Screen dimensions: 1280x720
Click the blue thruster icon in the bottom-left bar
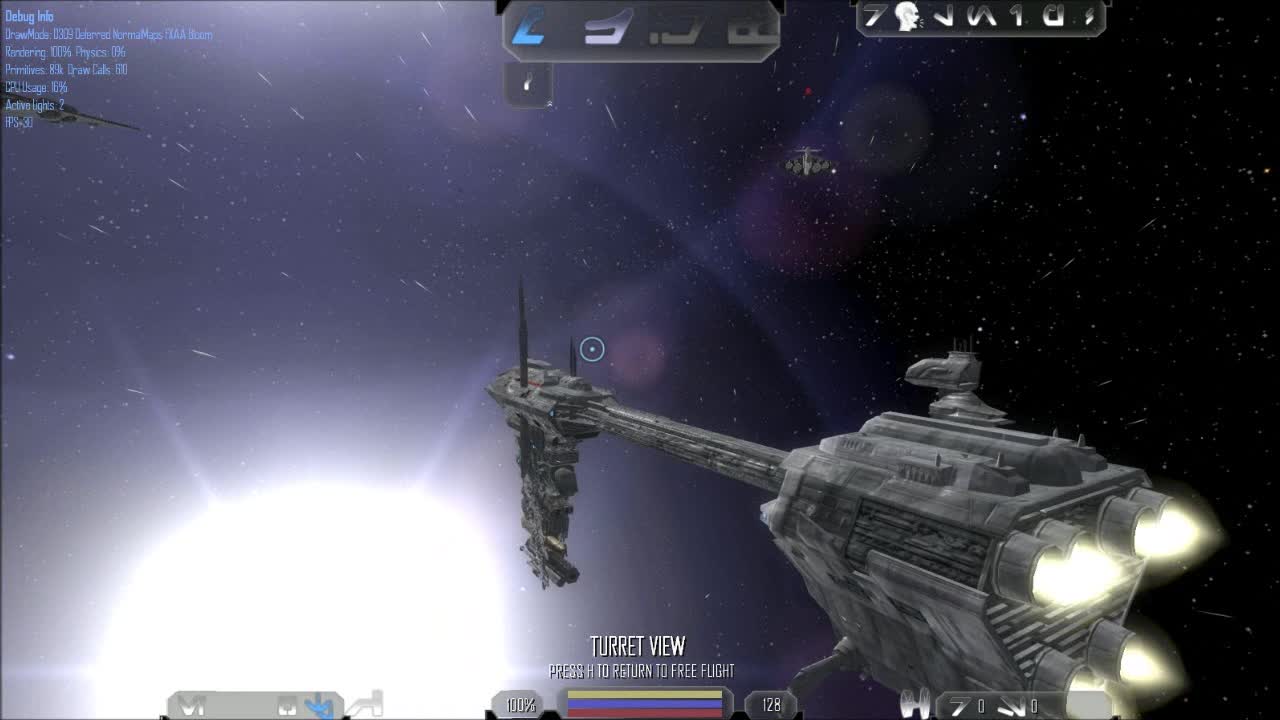[318, 704]
